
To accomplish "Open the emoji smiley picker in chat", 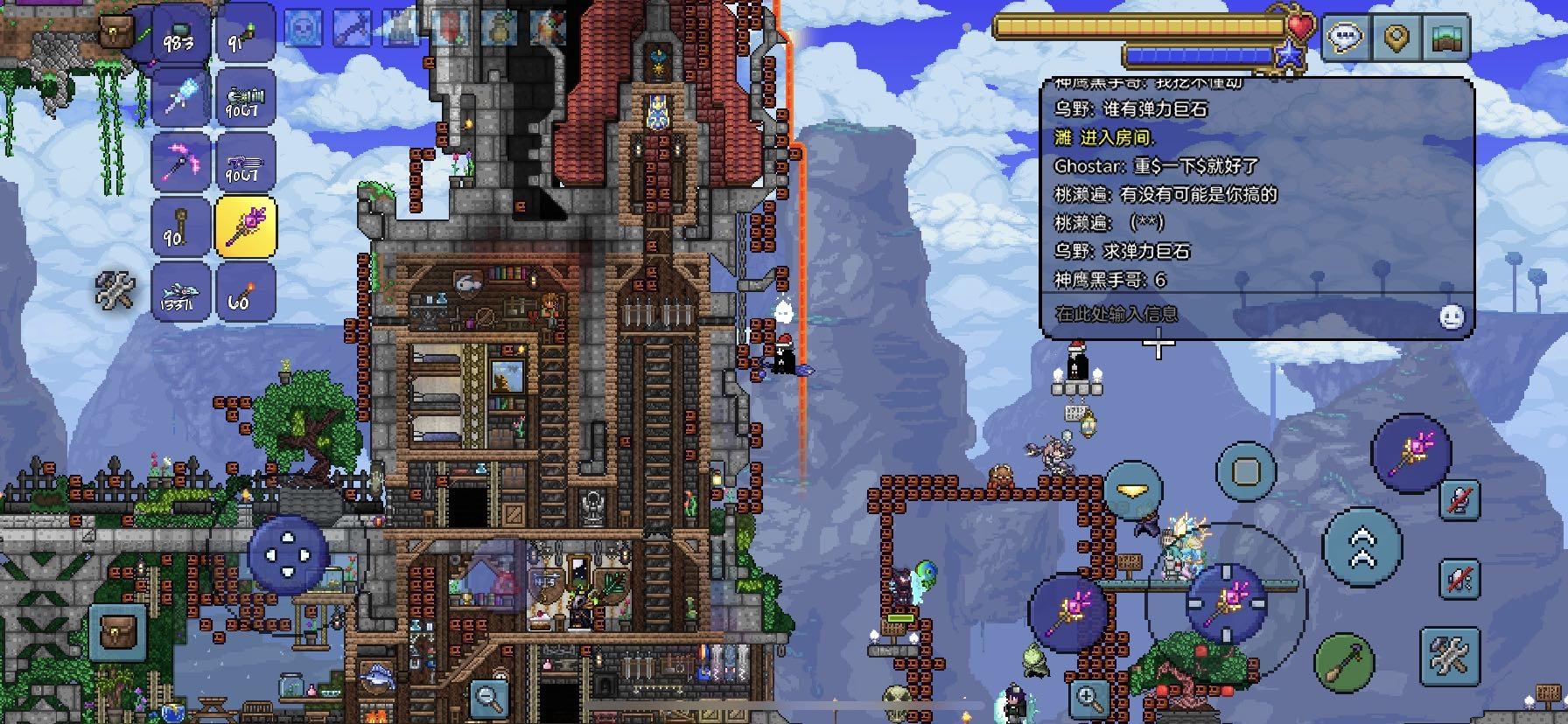I will [x=1452, y=317].
